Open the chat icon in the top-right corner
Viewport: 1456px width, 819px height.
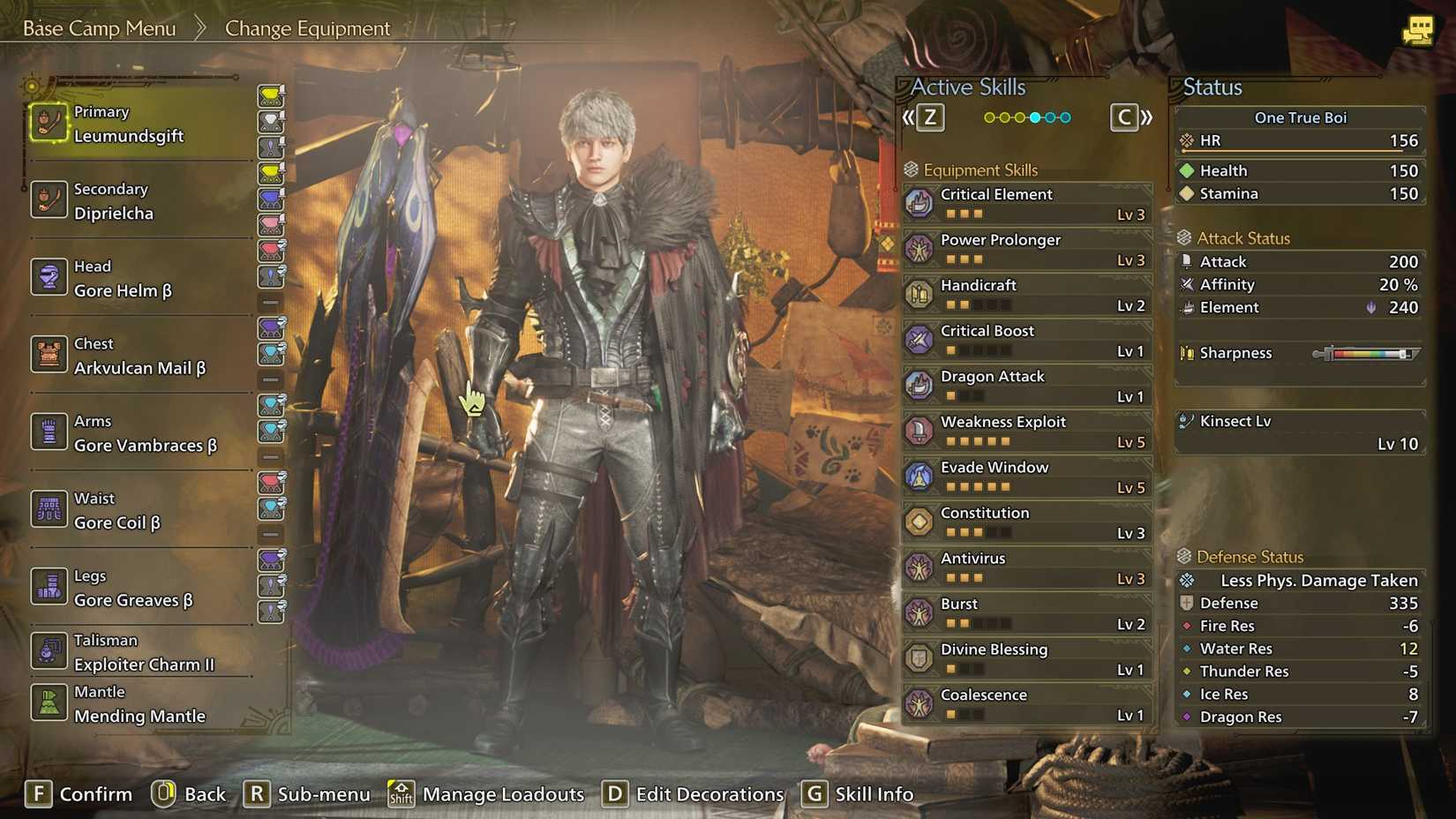tap(1420, 29)
